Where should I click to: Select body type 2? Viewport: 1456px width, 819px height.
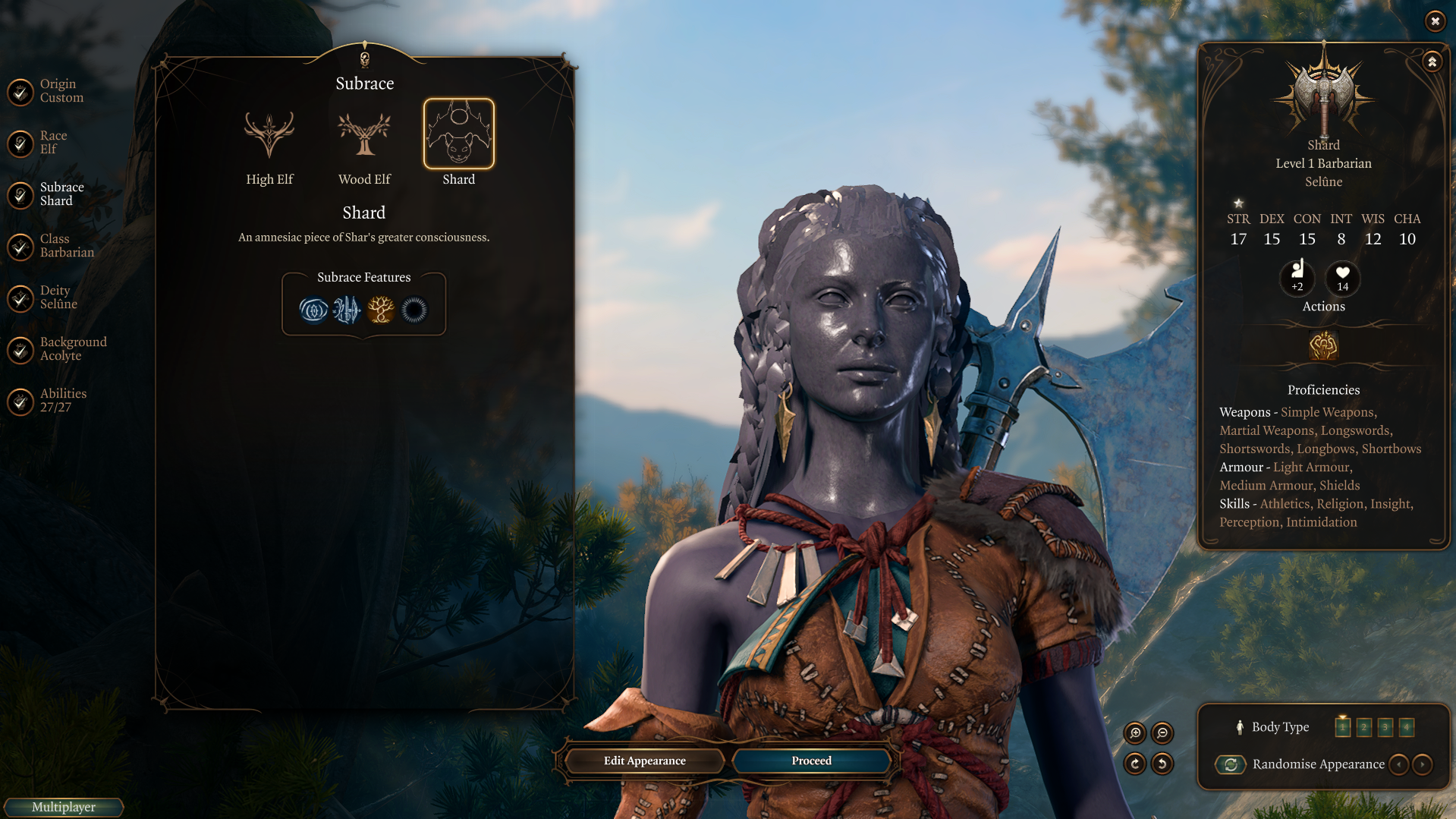pyautogui.click(x=1363, y=727)
